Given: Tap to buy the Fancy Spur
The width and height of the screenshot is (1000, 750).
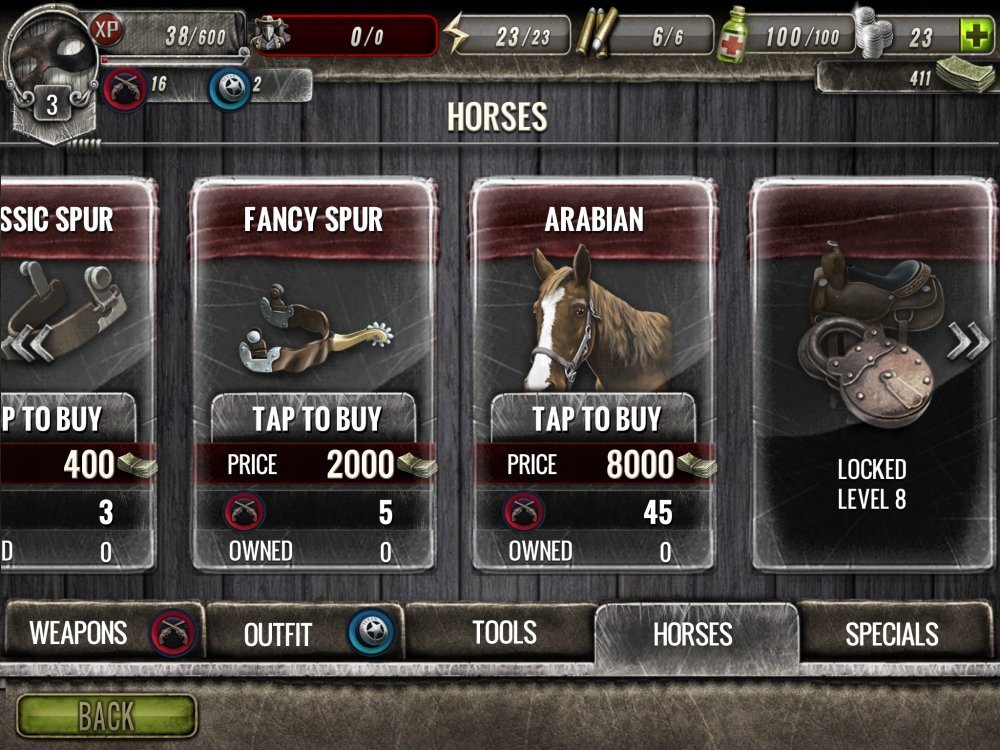Looking at the screenshot, I should (x=315, y=419).
